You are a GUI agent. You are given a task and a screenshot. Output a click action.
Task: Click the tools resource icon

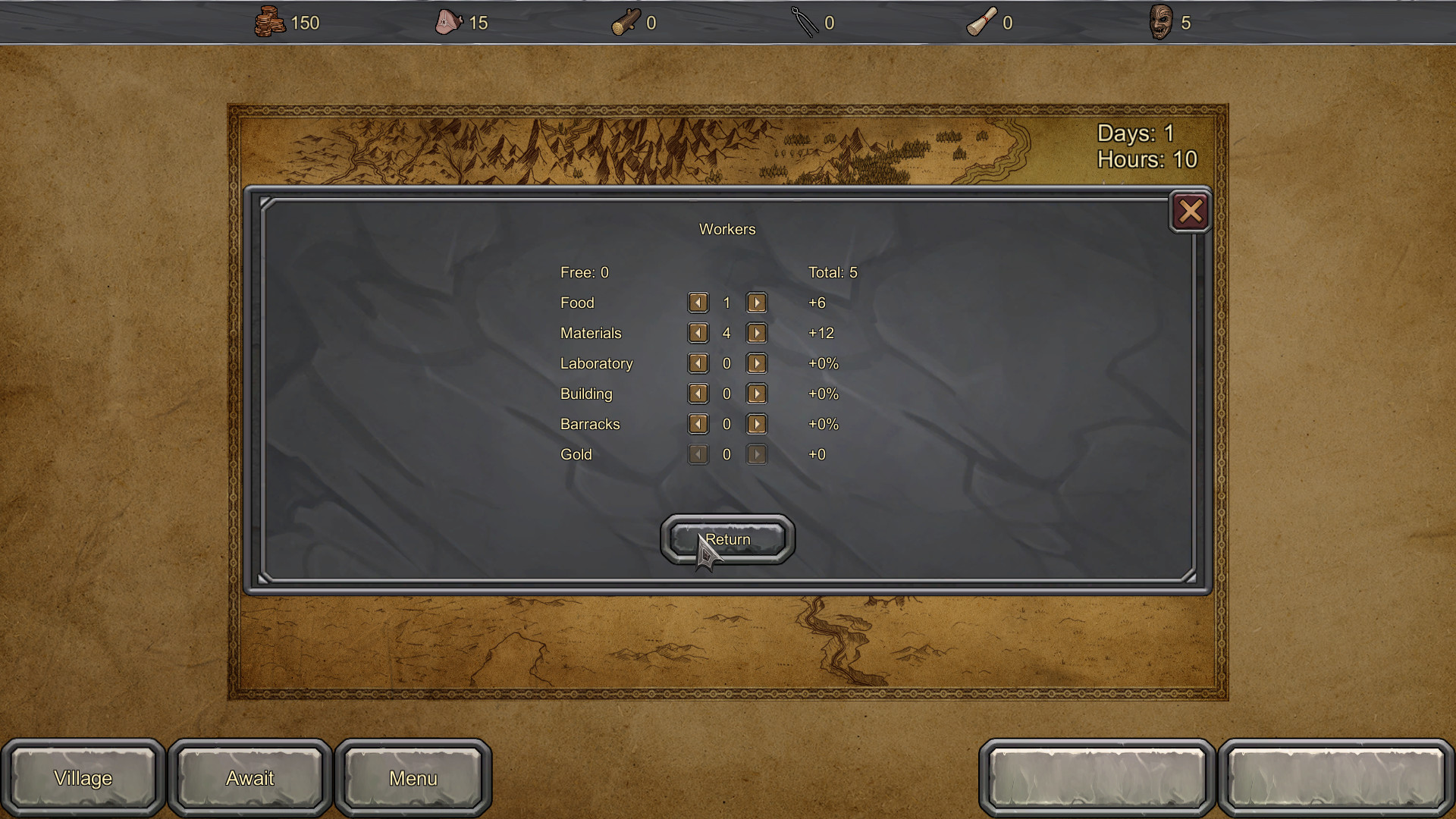pyautogui.click(x=808, y=22)
